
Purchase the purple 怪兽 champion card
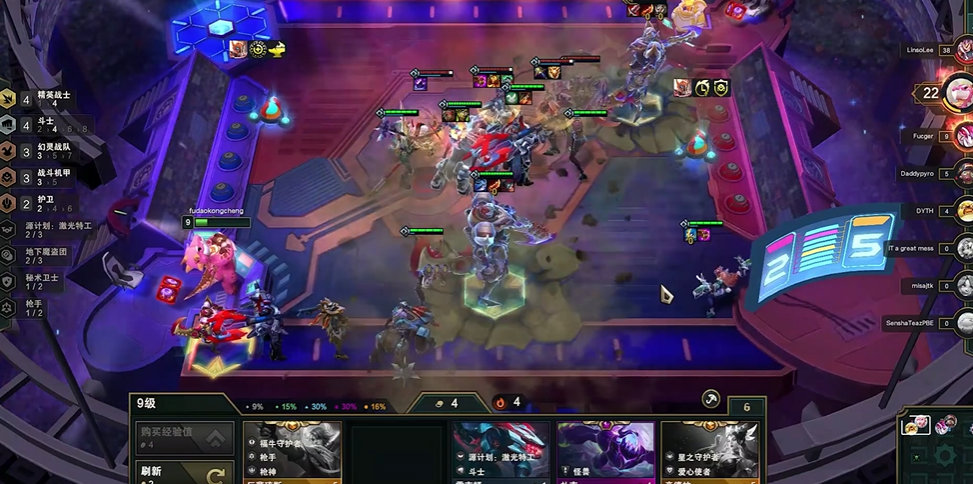(x=605, y=452)
